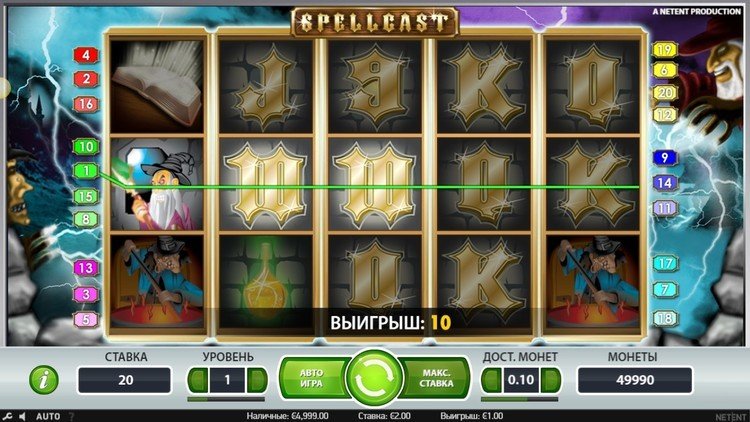
Task: Select payline 9 blue marker
Action: [664, 157]
